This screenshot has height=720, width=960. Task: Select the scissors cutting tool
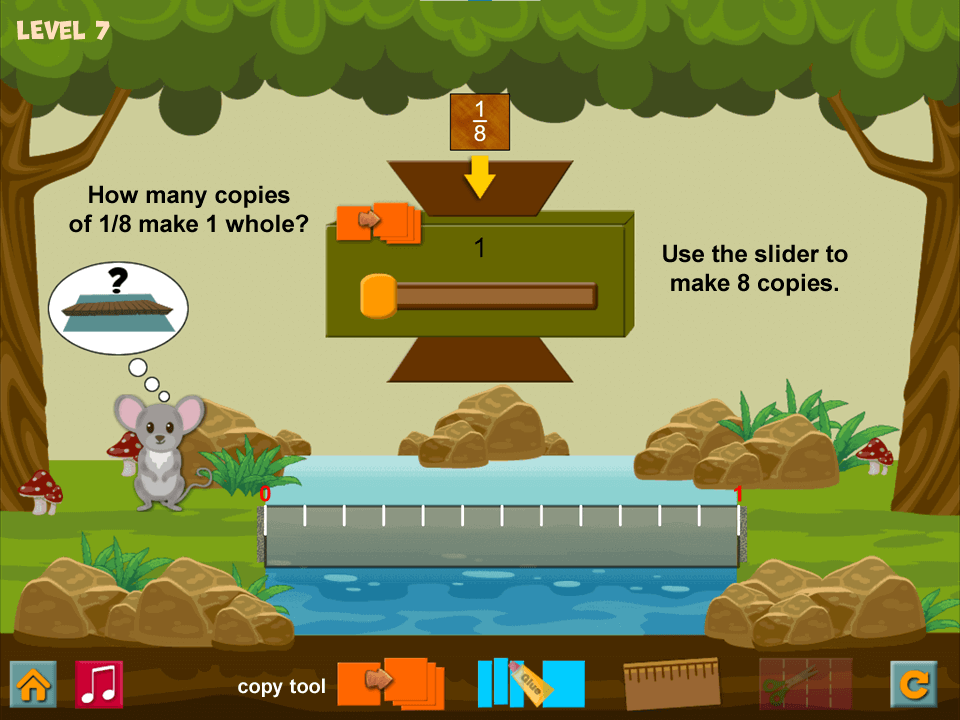[x=805, y=684]
